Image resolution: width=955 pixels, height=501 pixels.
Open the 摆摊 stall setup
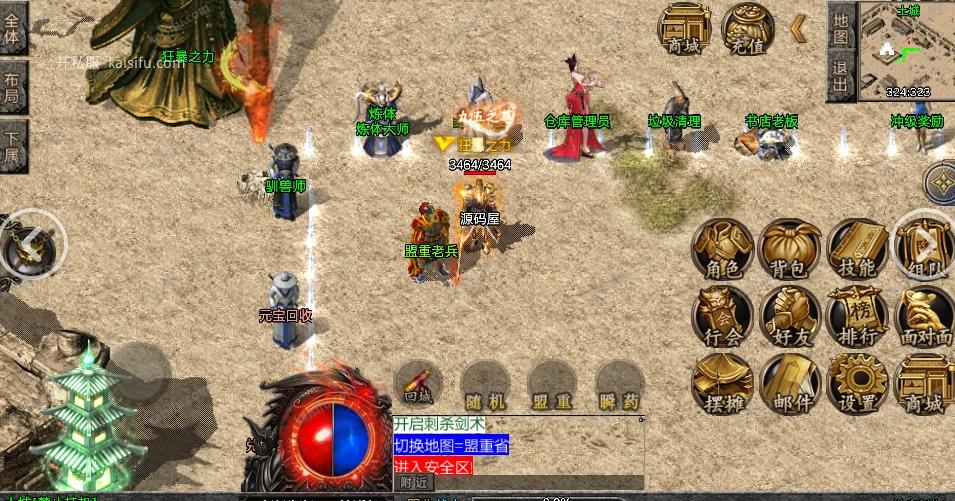coord(723,384)
